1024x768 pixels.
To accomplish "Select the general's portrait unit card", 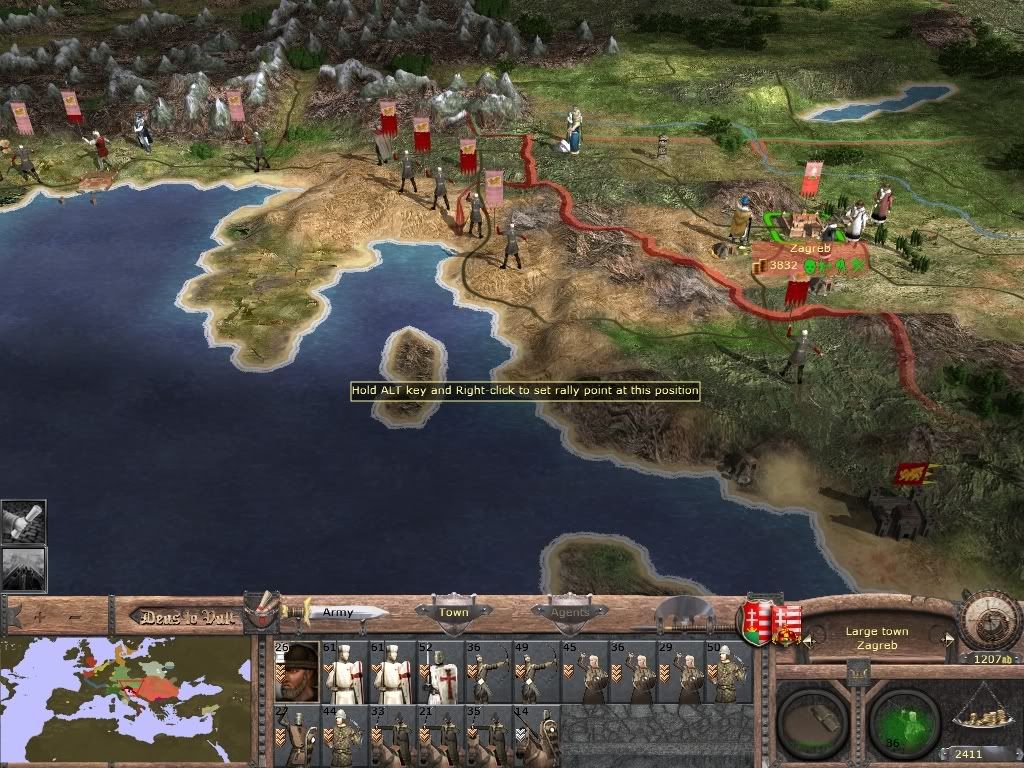I will coord(297,673).
